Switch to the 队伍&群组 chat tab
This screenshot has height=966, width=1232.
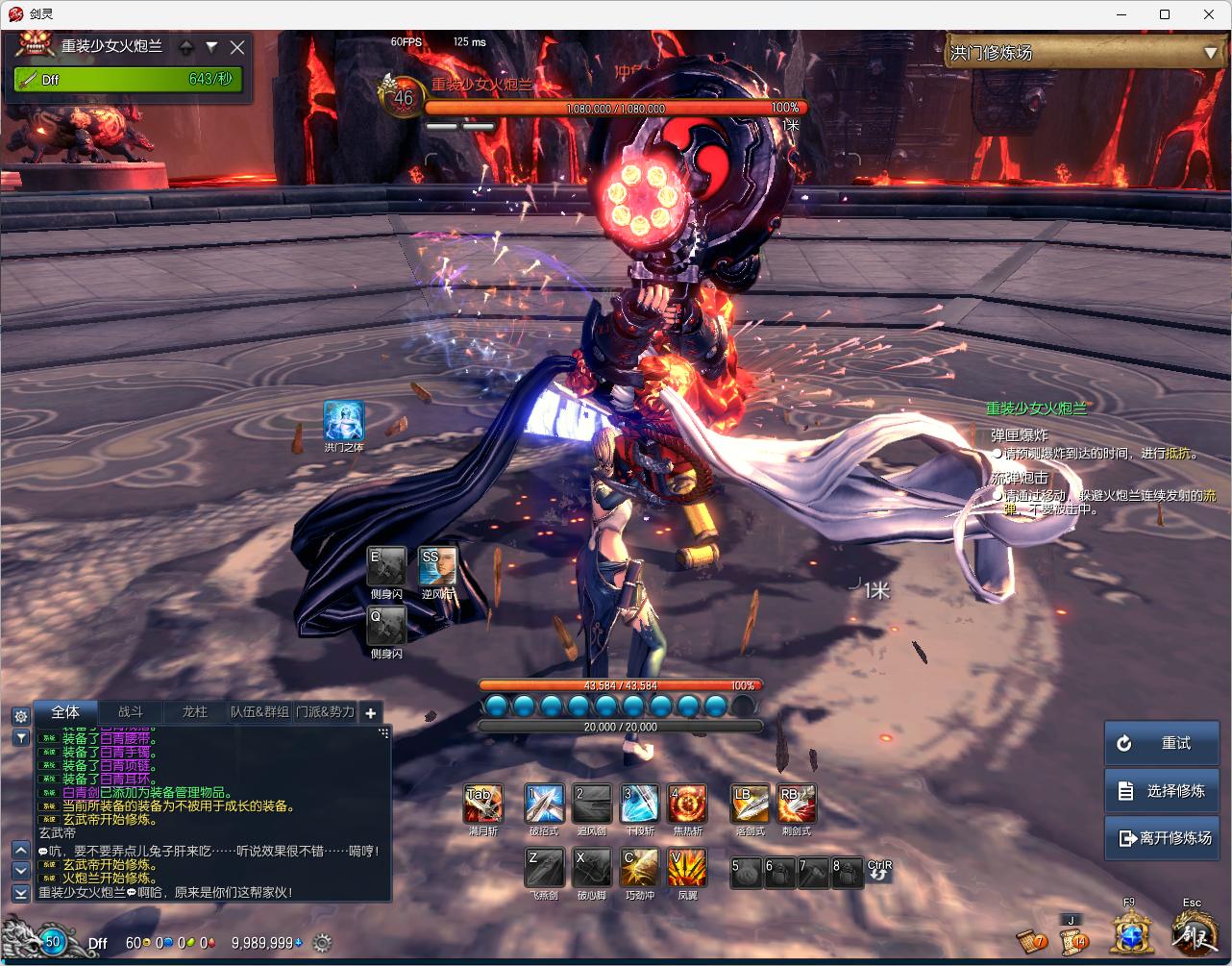pos(259,712)
